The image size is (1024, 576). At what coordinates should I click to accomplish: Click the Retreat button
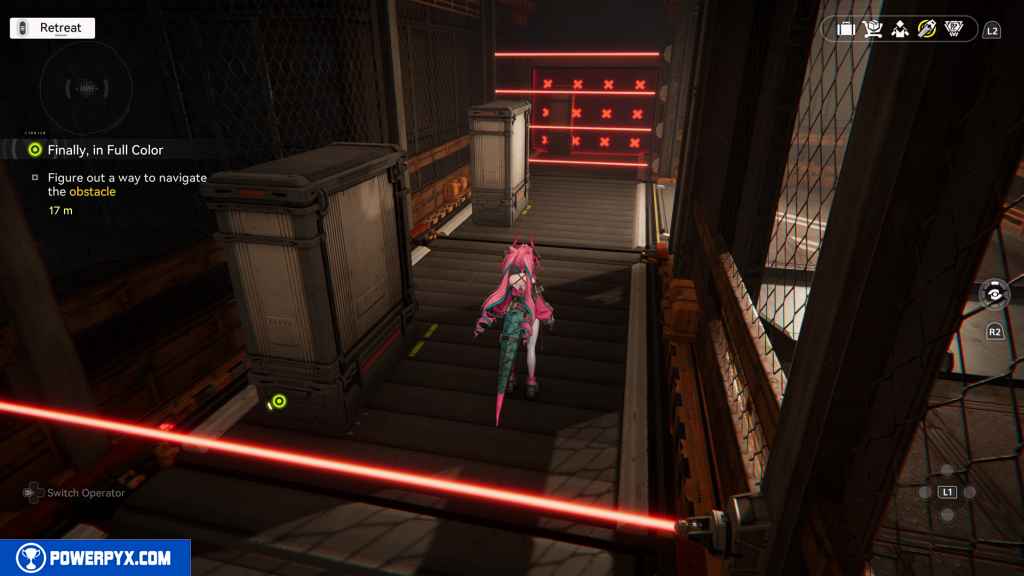(52, 28)
